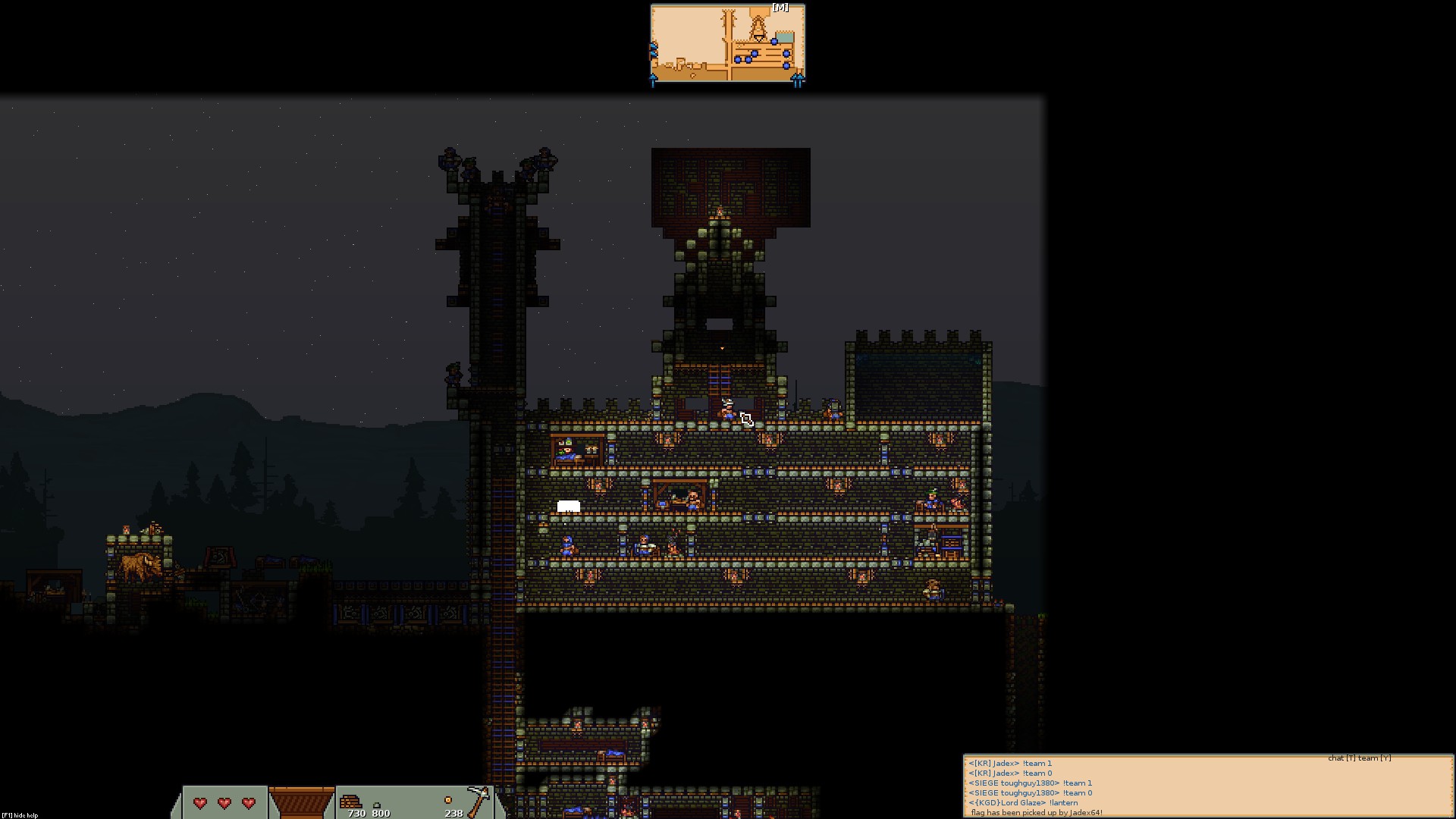The height and width of the screenshot is (819, 1456).
Task: Click inside the chat log box
Action: (1207, 787)
